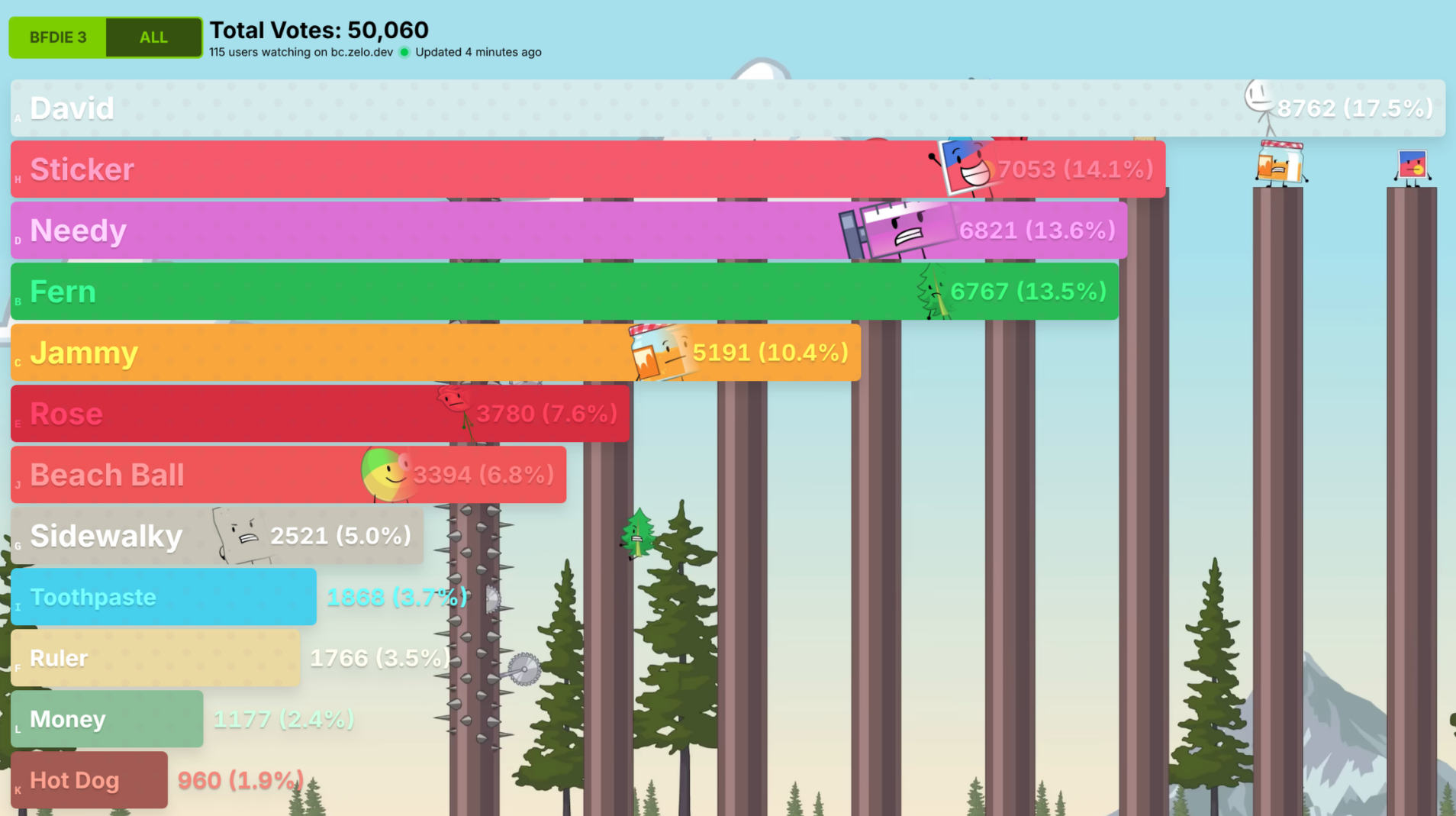The image size is (1456, 816).
Task: Click the Money contestant bar
Action: pyautogui.click(x=107, y=719)
